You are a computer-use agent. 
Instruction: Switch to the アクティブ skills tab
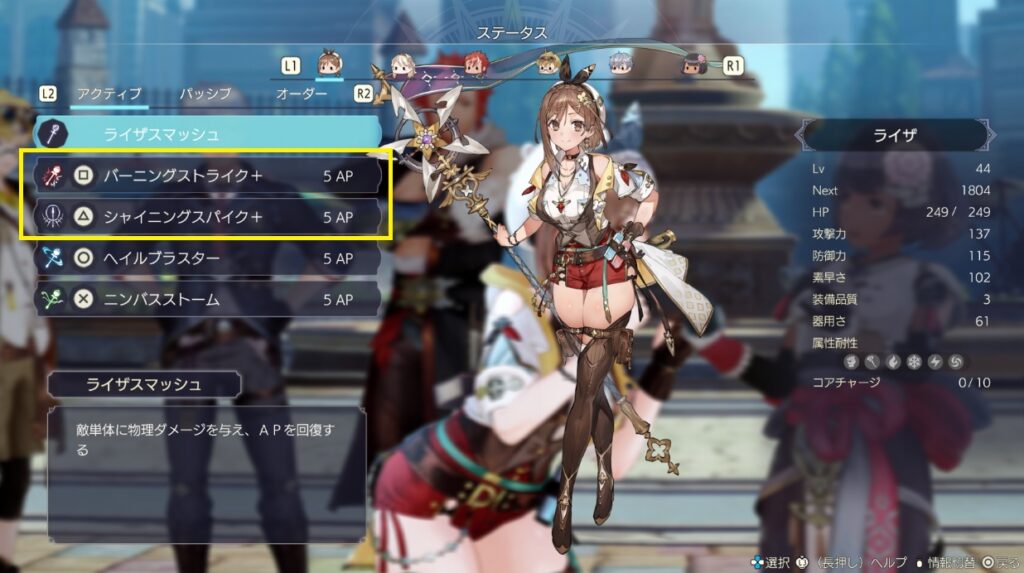111,93
